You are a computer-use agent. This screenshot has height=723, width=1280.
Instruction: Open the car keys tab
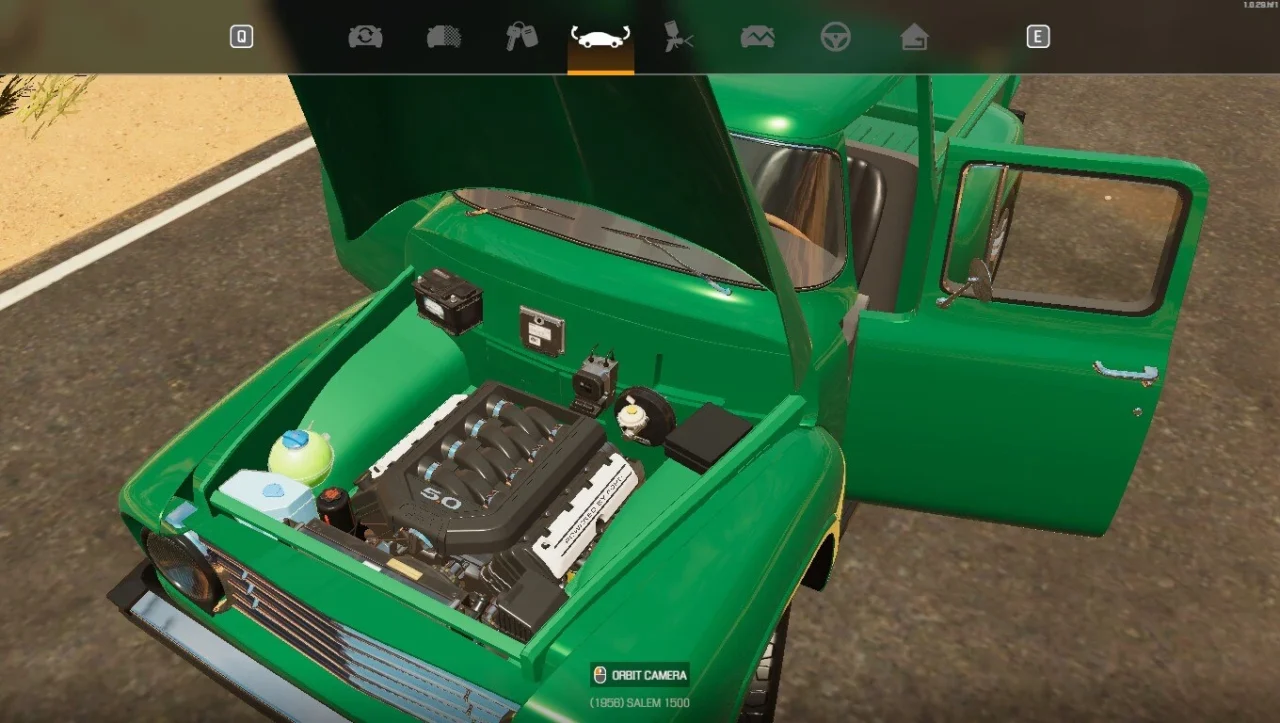(521, 37)
